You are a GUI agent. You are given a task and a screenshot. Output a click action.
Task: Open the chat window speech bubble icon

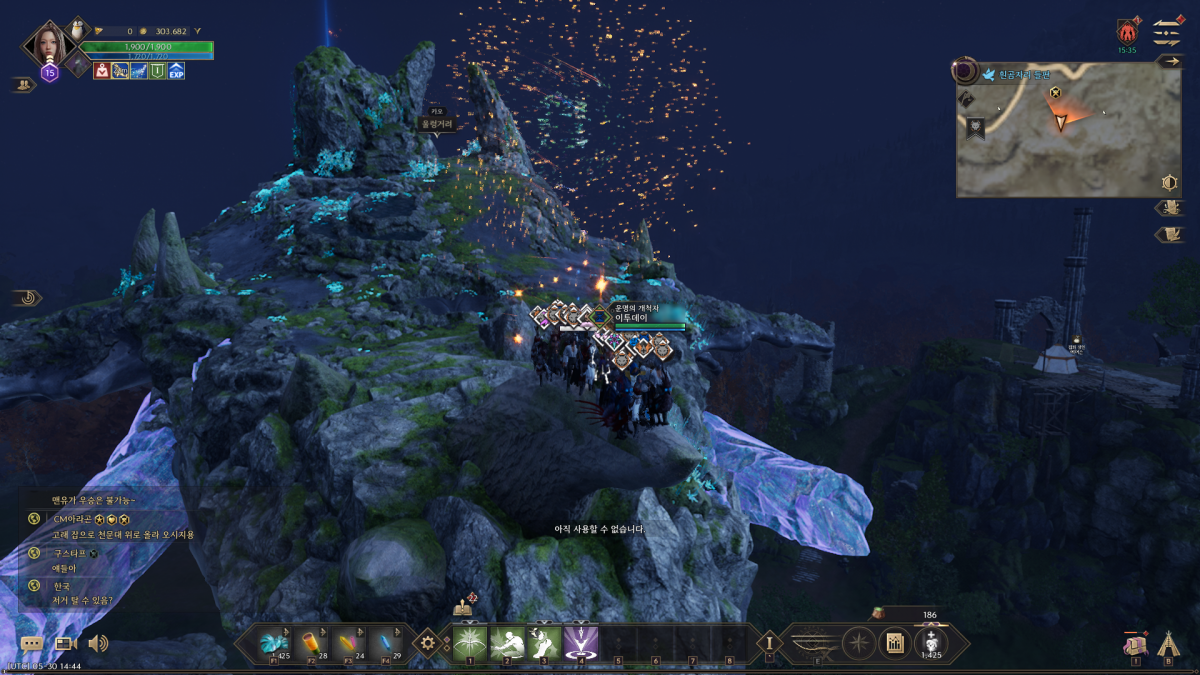click(x=32, y=645)
